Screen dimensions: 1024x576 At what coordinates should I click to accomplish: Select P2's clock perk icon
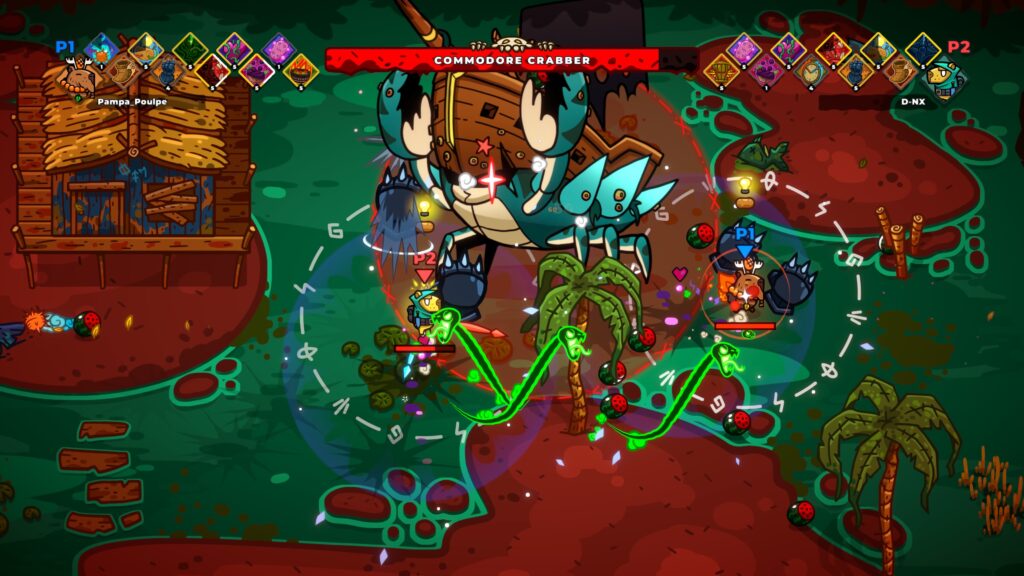pos(810,73)
